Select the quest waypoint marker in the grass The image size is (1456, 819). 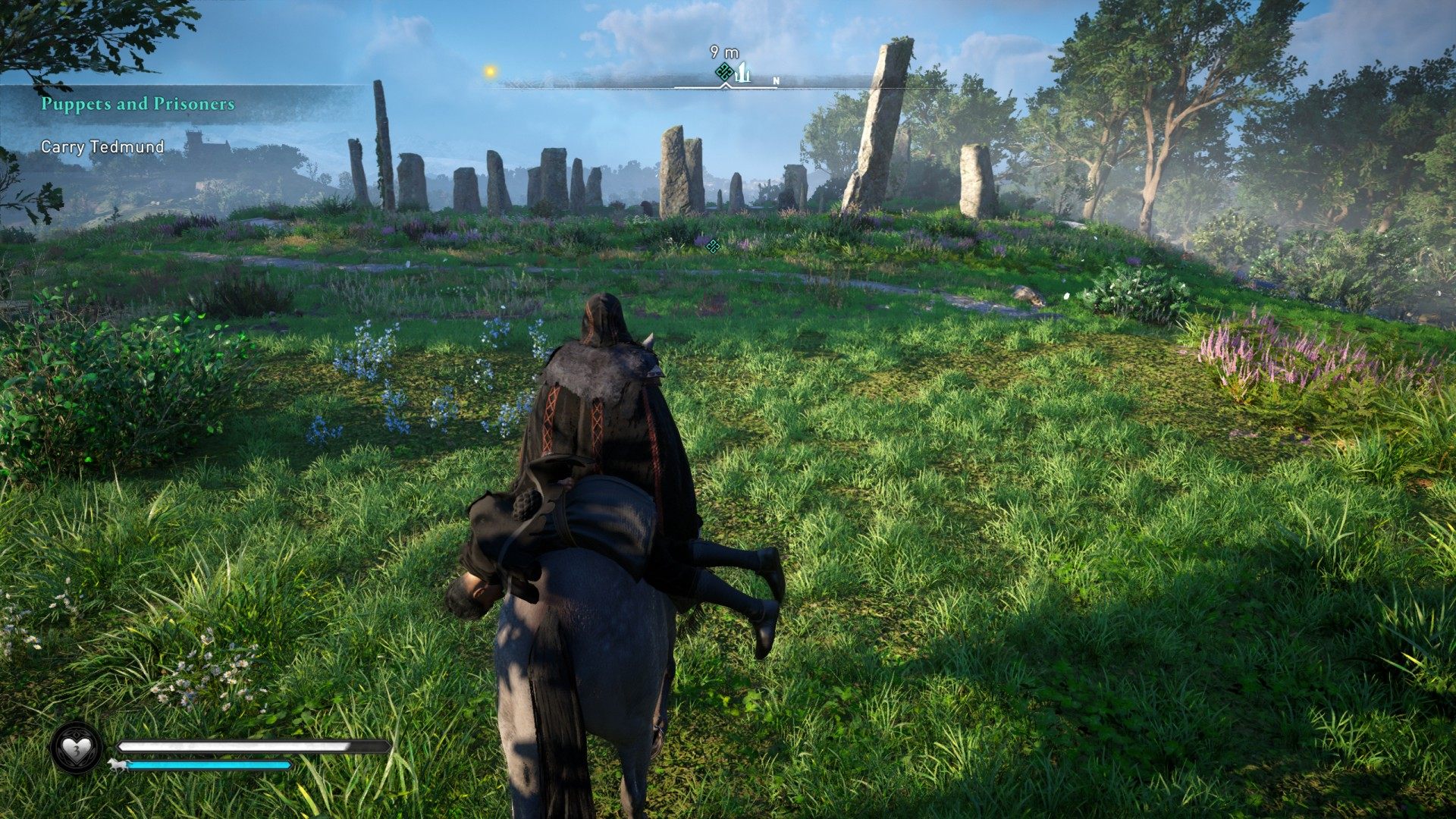point(711,245)
